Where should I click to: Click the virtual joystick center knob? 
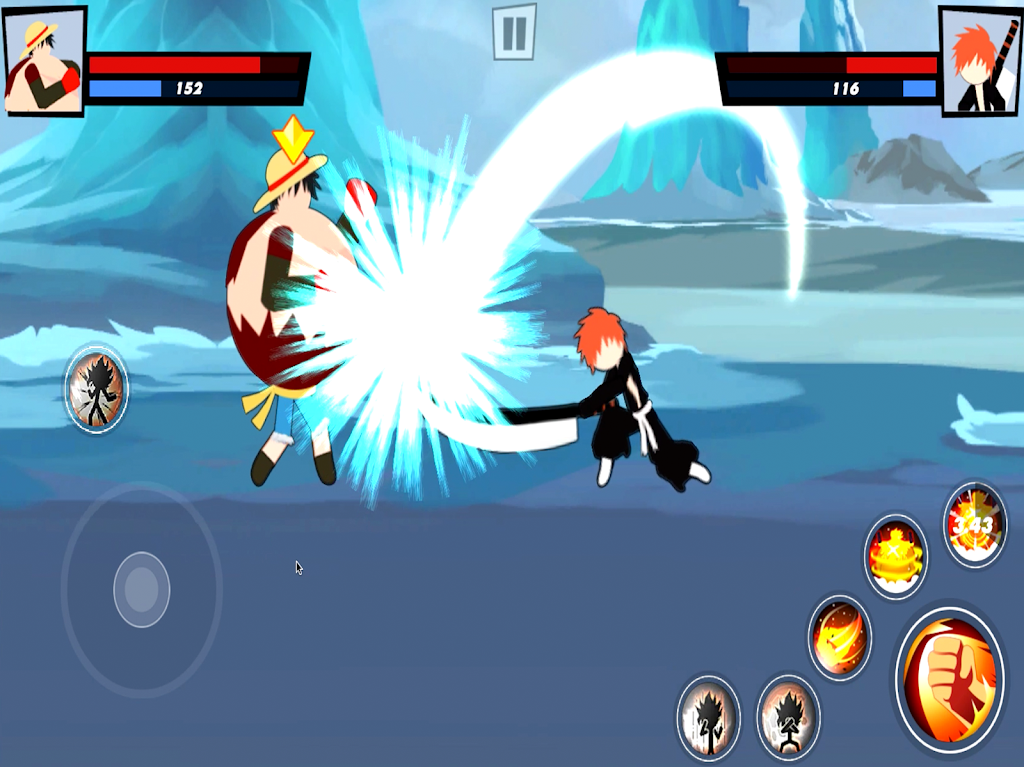point(141,589)
